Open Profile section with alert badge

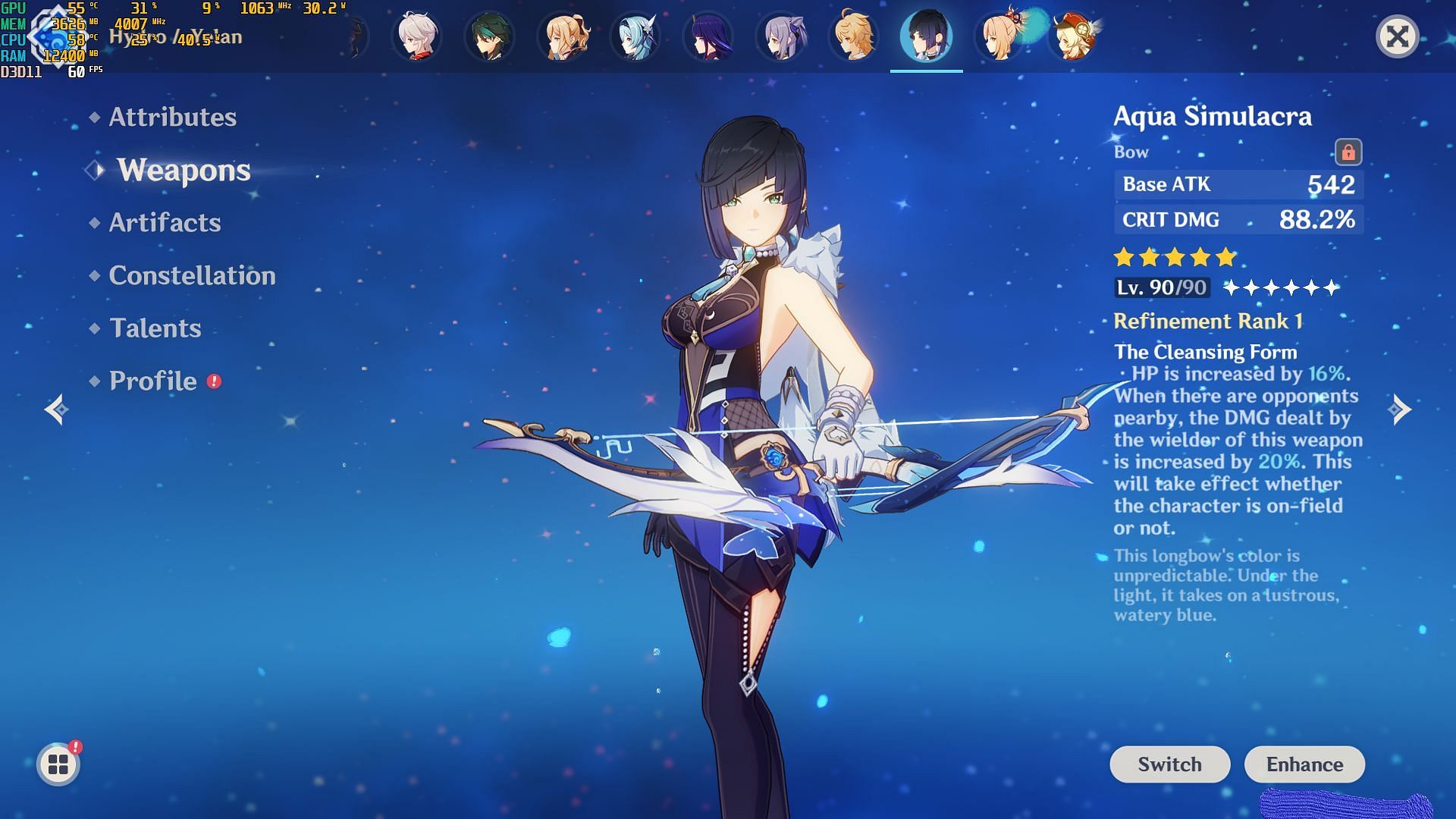point(152,381)
